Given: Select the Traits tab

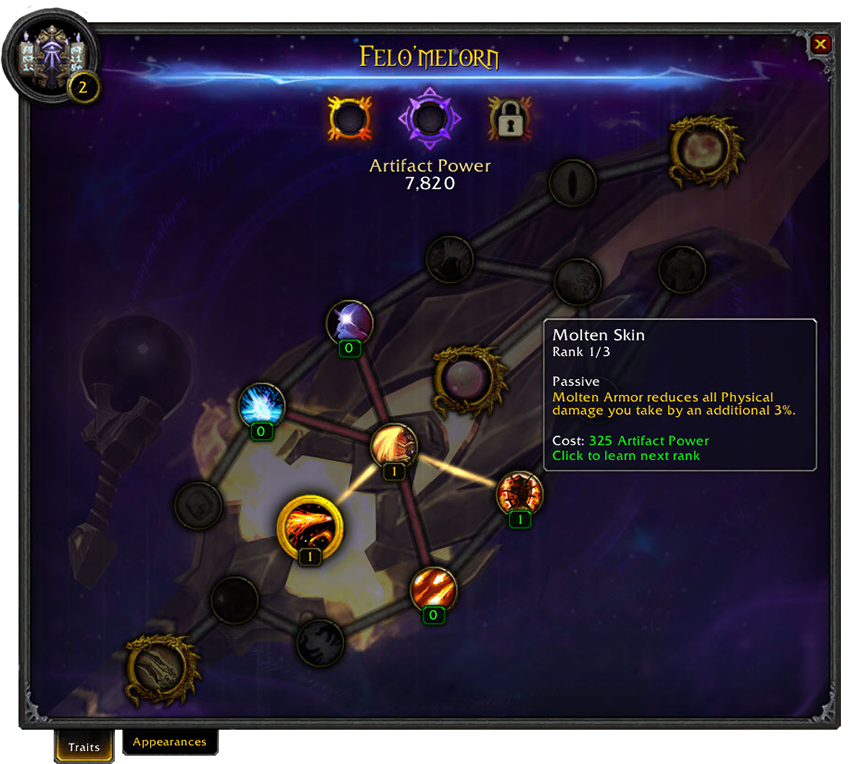Looking at the screenshot, I should pyautogui.click(x=84, y=746).
